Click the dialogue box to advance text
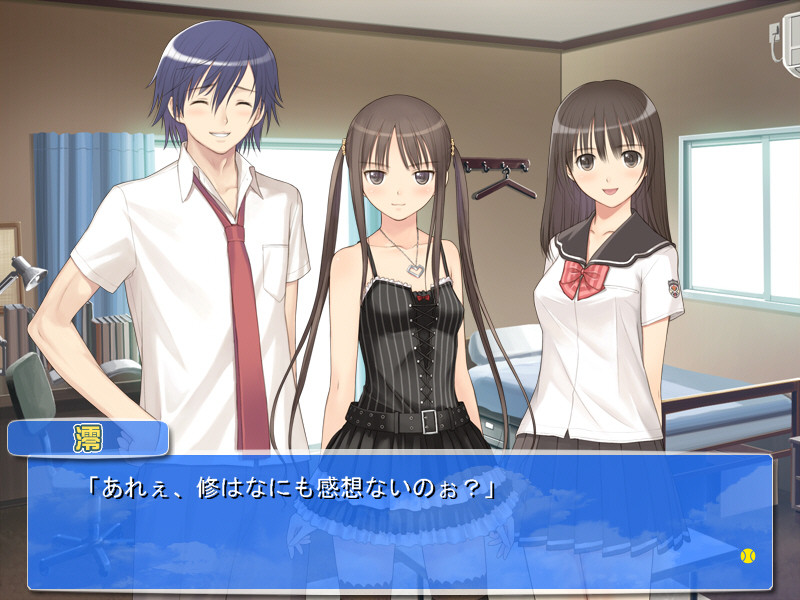 point(400,522)
